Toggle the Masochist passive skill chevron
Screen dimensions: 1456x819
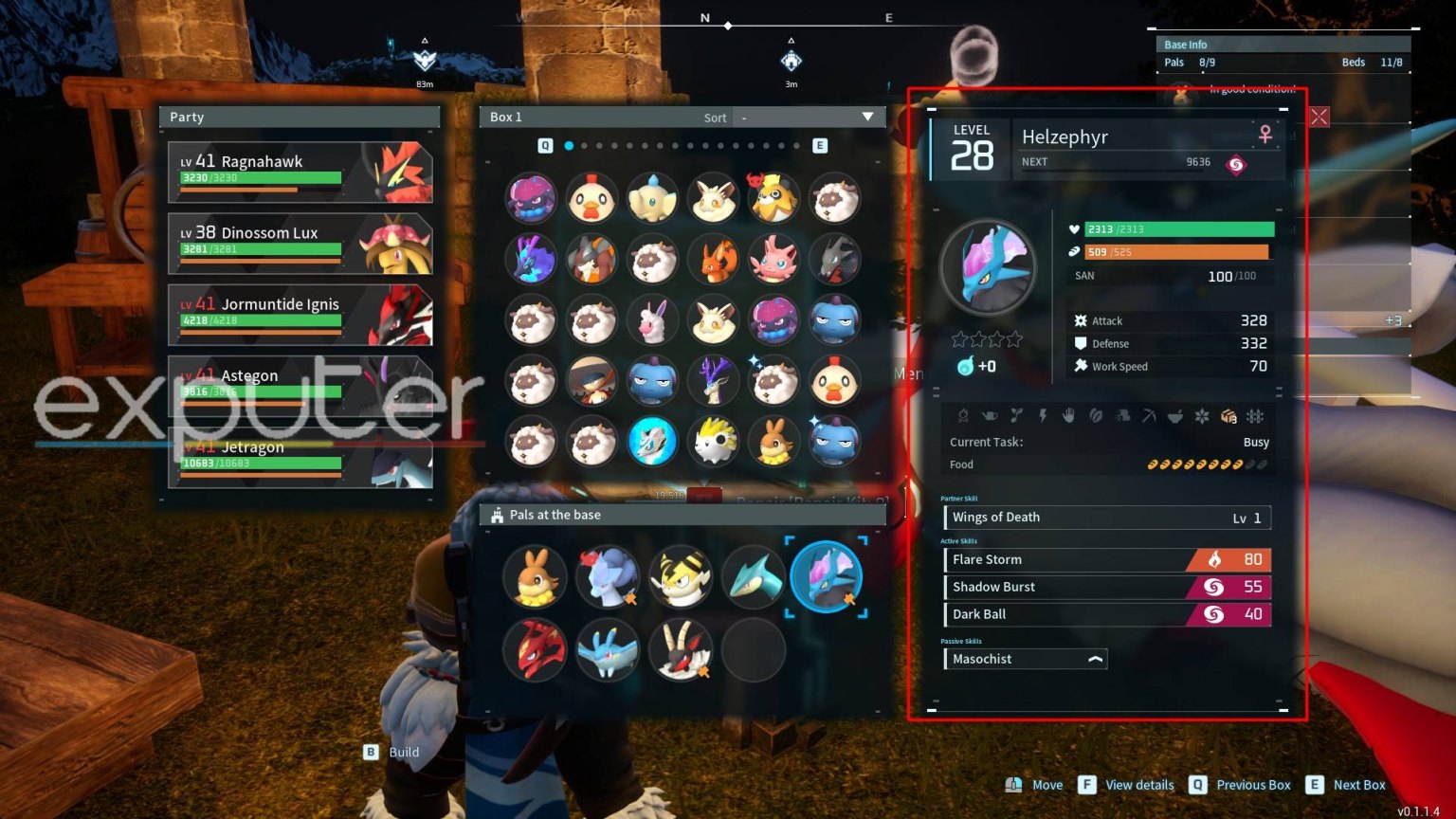(x=1094, y=658)
